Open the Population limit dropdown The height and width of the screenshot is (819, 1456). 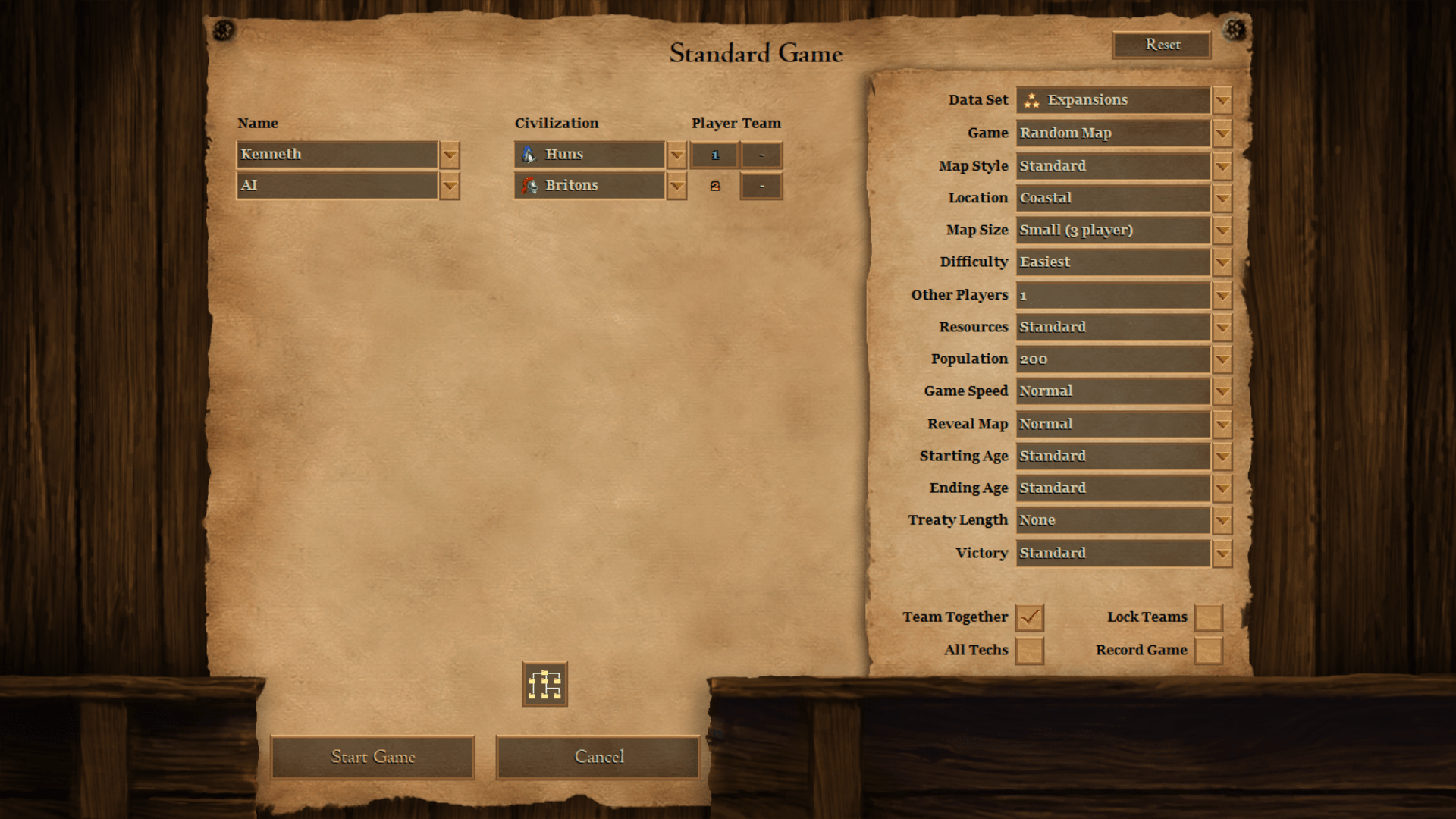1222,360
